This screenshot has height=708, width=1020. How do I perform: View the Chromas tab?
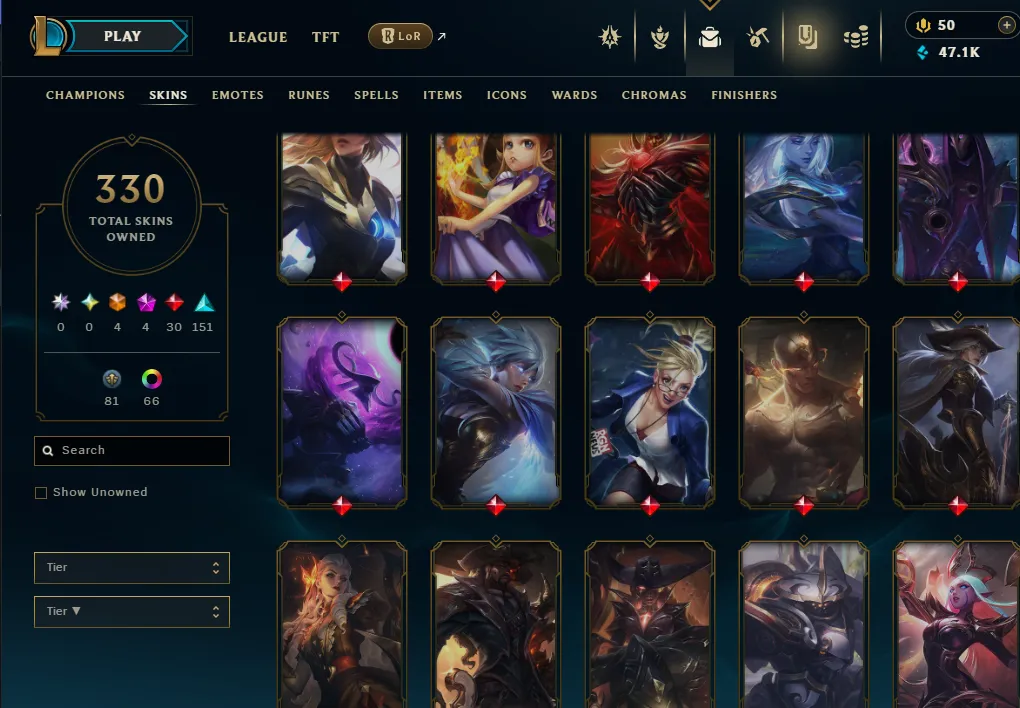coord(654,95)
